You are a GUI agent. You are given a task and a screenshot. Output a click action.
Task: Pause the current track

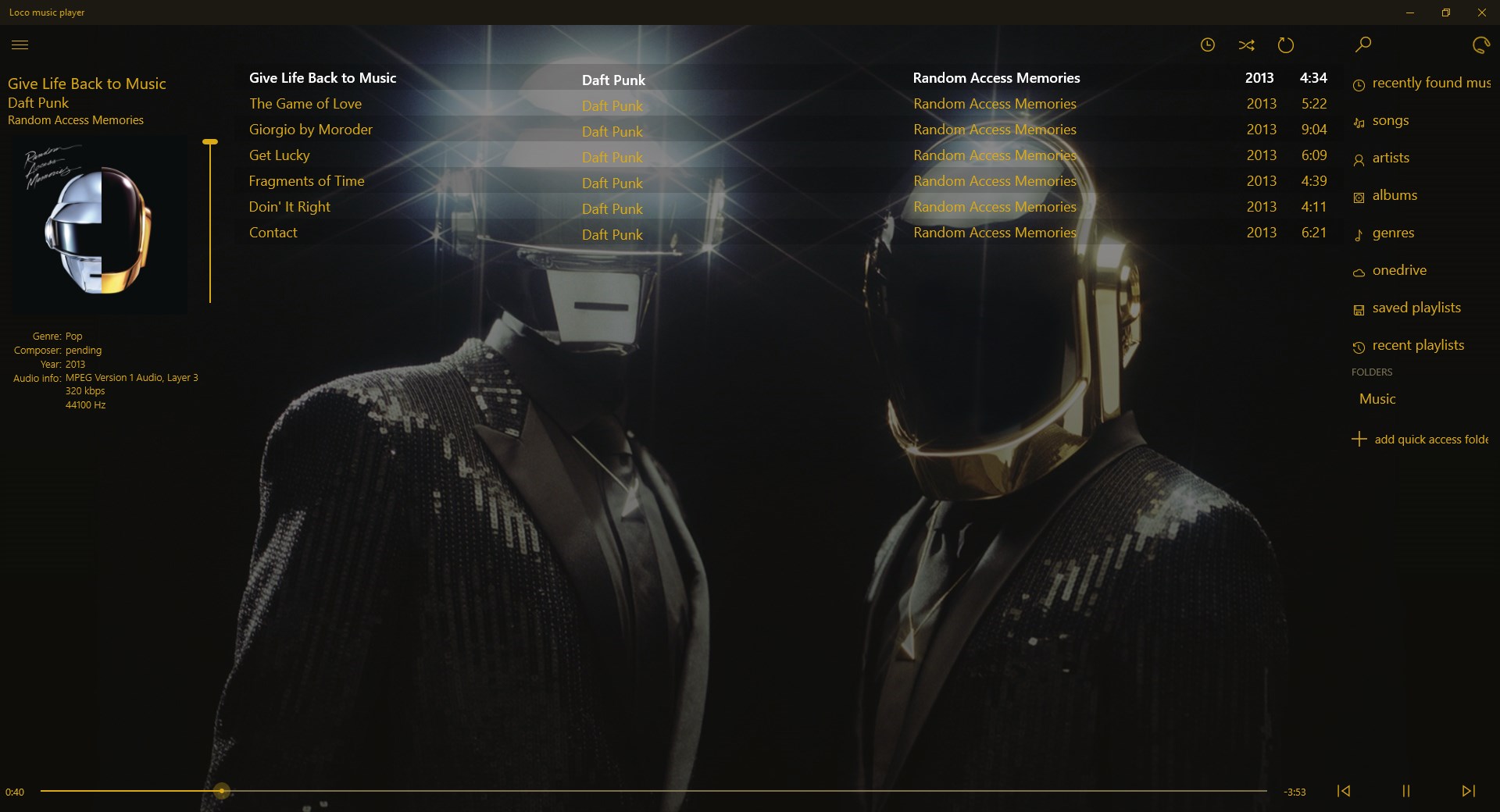(x=1406, y=791)
